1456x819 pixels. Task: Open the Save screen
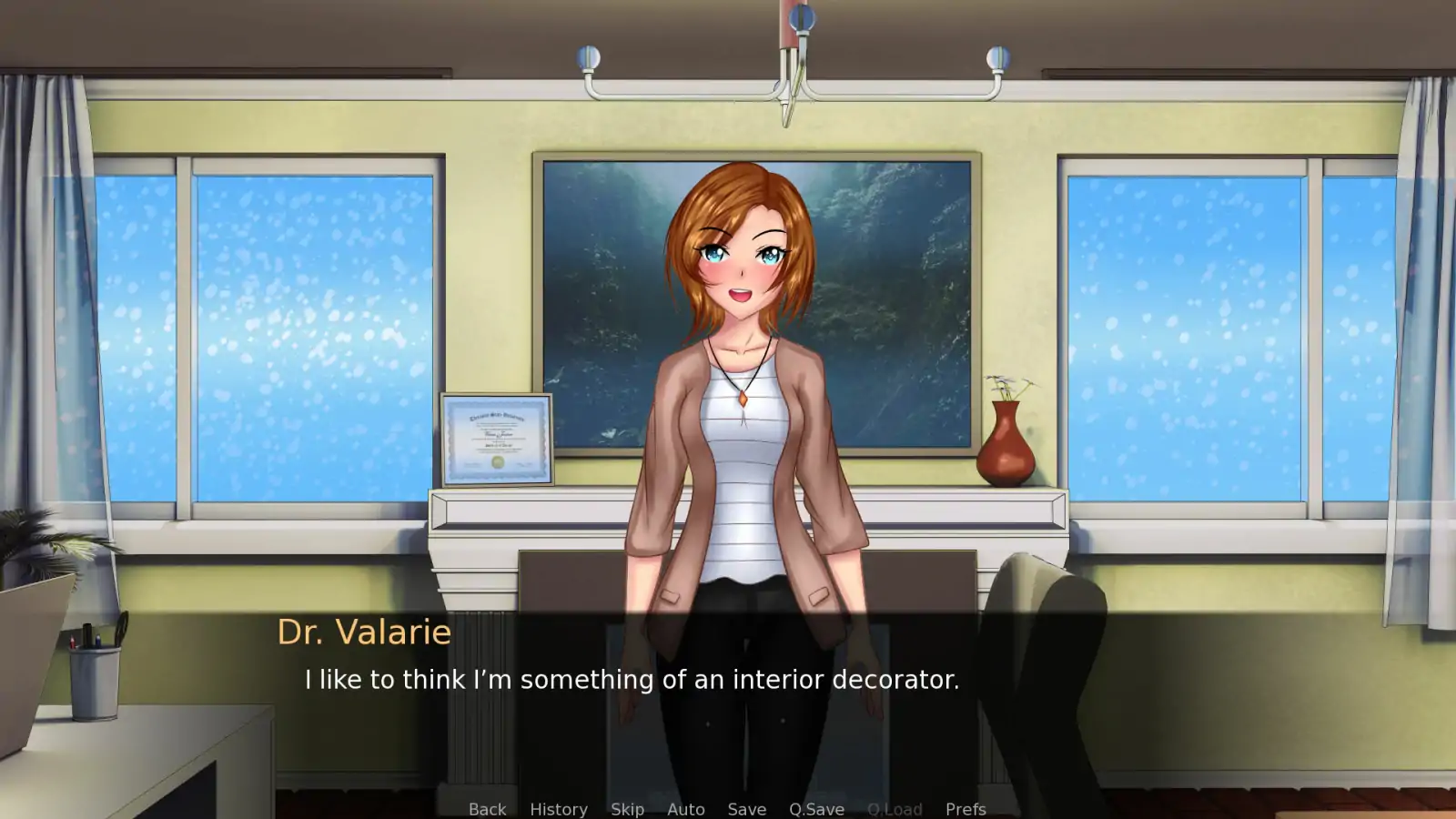pyautogui.click(x=746, y=808)
